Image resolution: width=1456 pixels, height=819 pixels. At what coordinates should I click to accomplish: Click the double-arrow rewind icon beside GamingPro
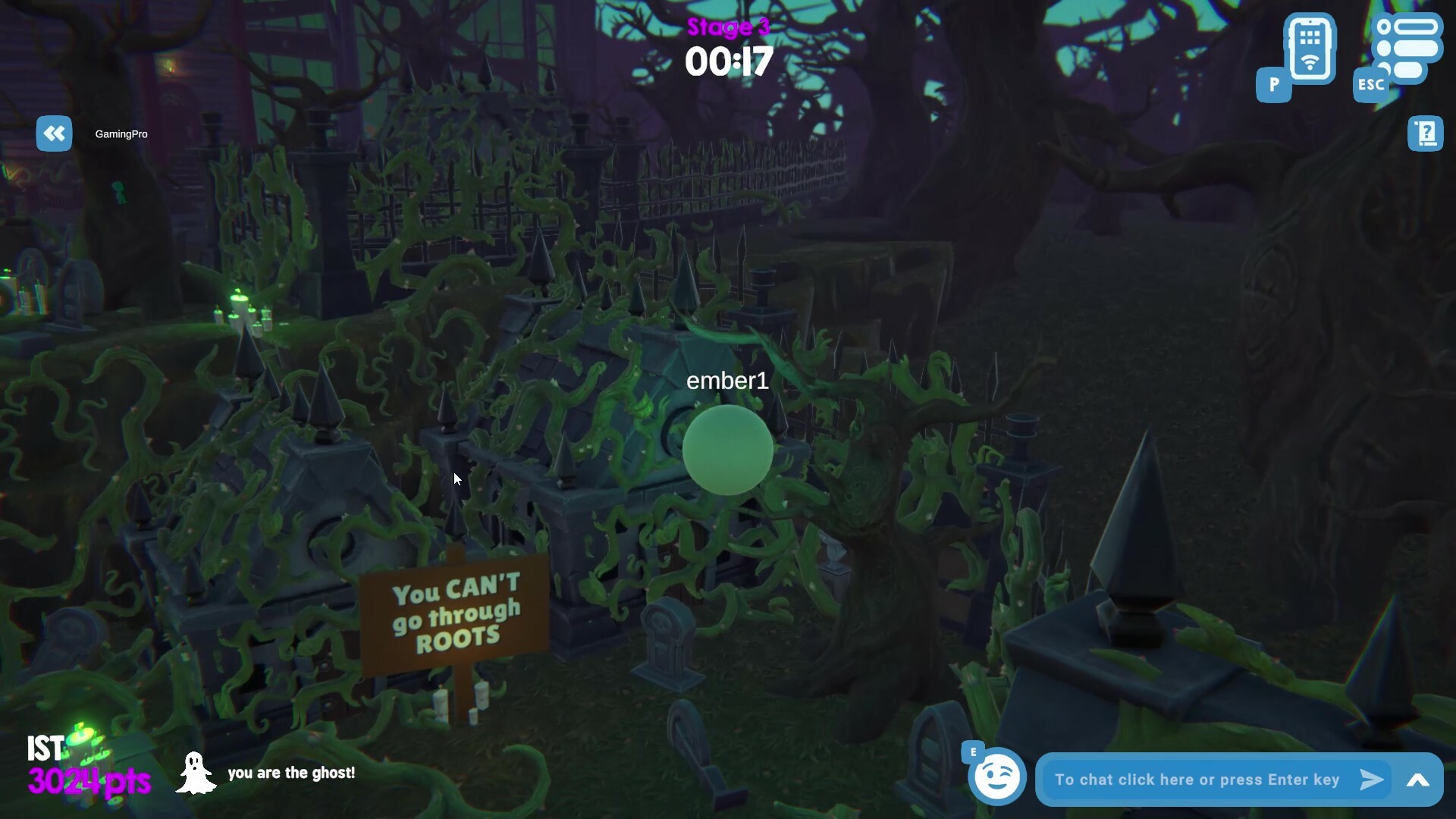[53, 133]
